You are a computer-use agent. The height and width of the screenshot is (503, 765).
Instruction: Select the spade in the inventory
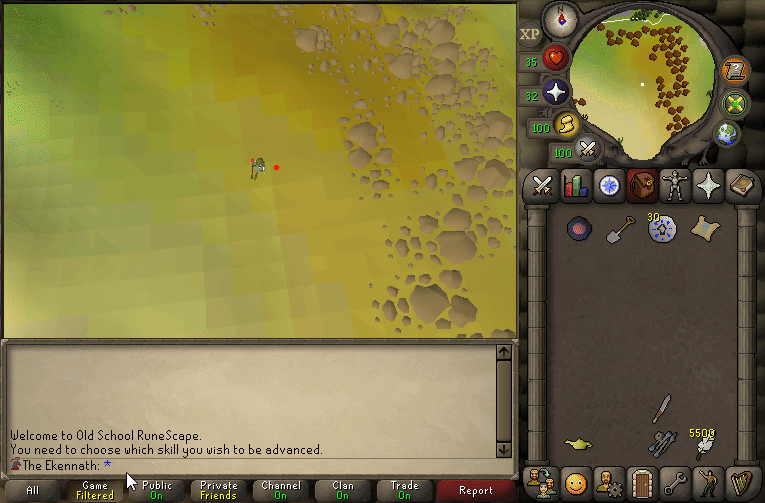click(619, 229)
